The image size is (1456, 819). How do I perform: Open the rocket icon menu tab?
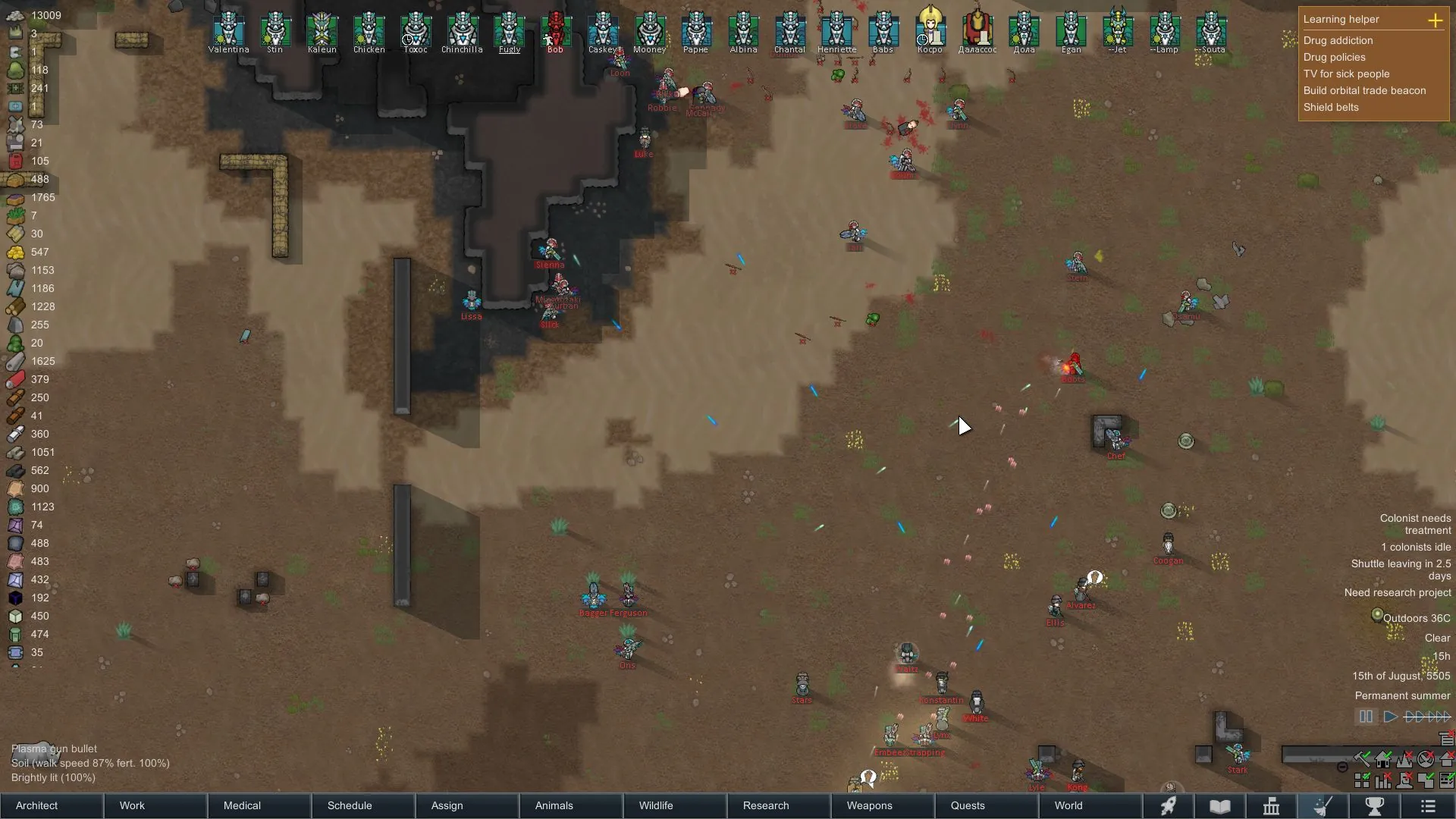1169,805
